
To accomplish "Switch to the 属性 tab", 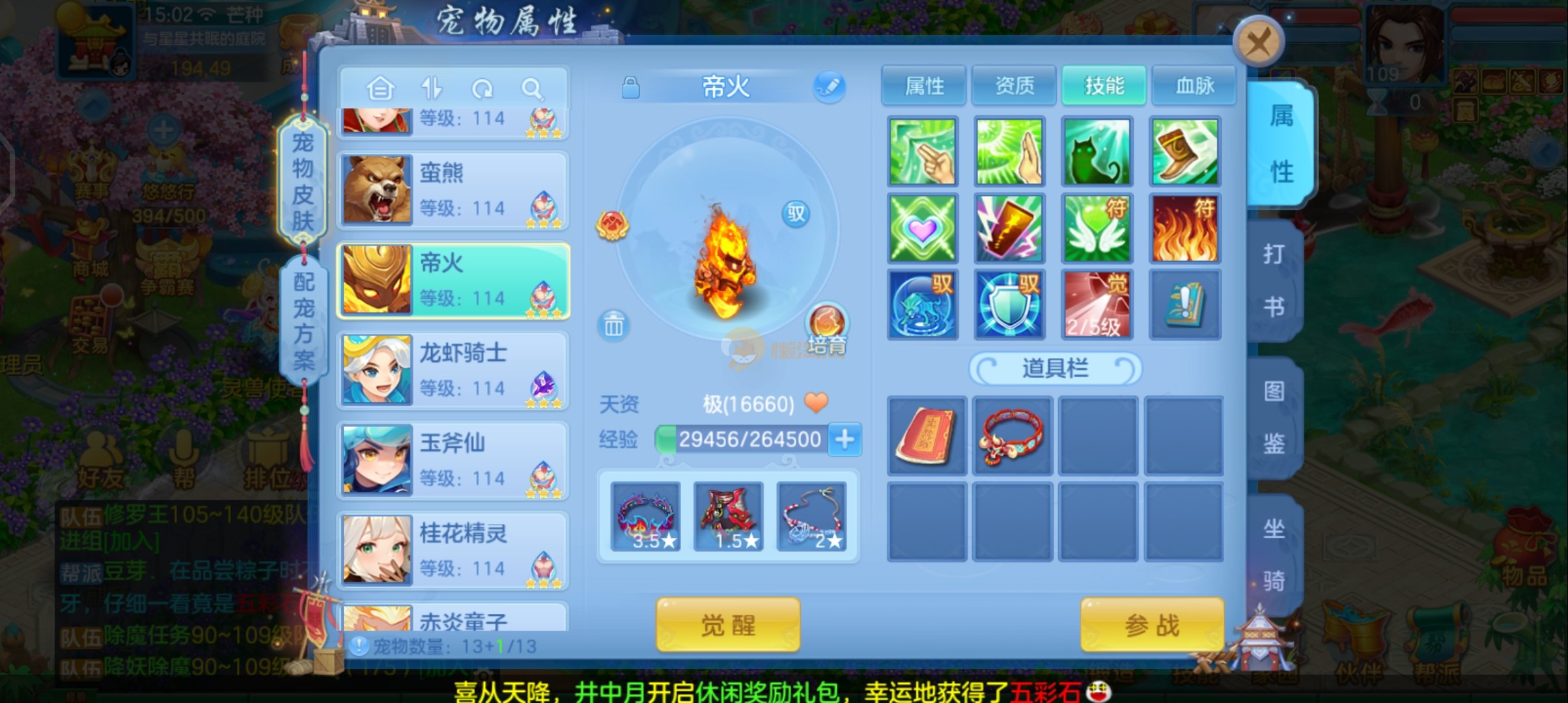I will pos(924,85).
